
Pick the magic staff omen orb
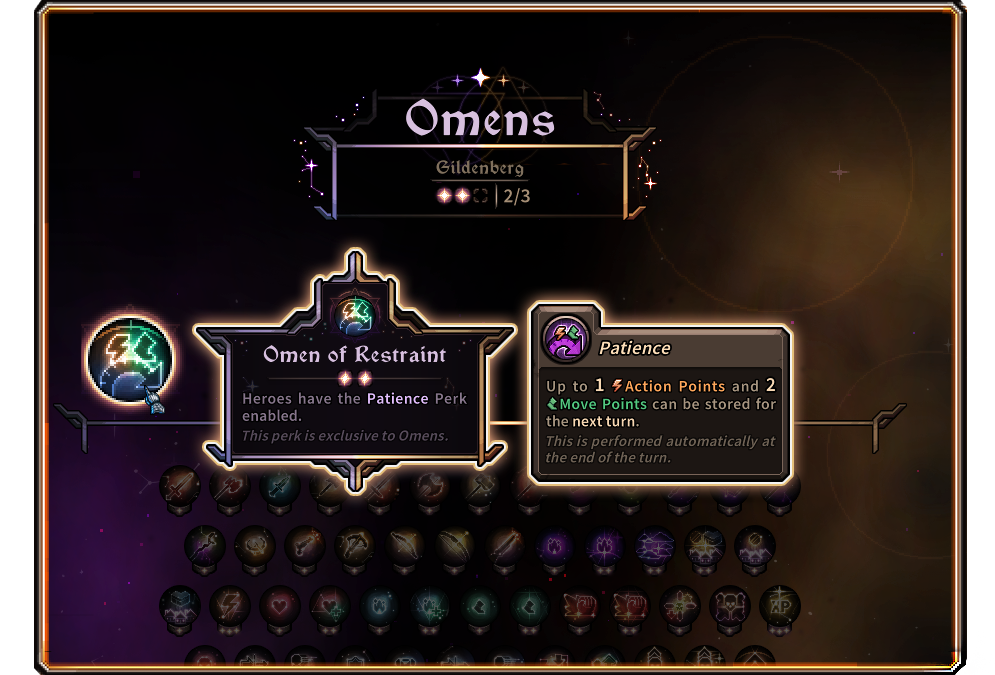point(204,546)
